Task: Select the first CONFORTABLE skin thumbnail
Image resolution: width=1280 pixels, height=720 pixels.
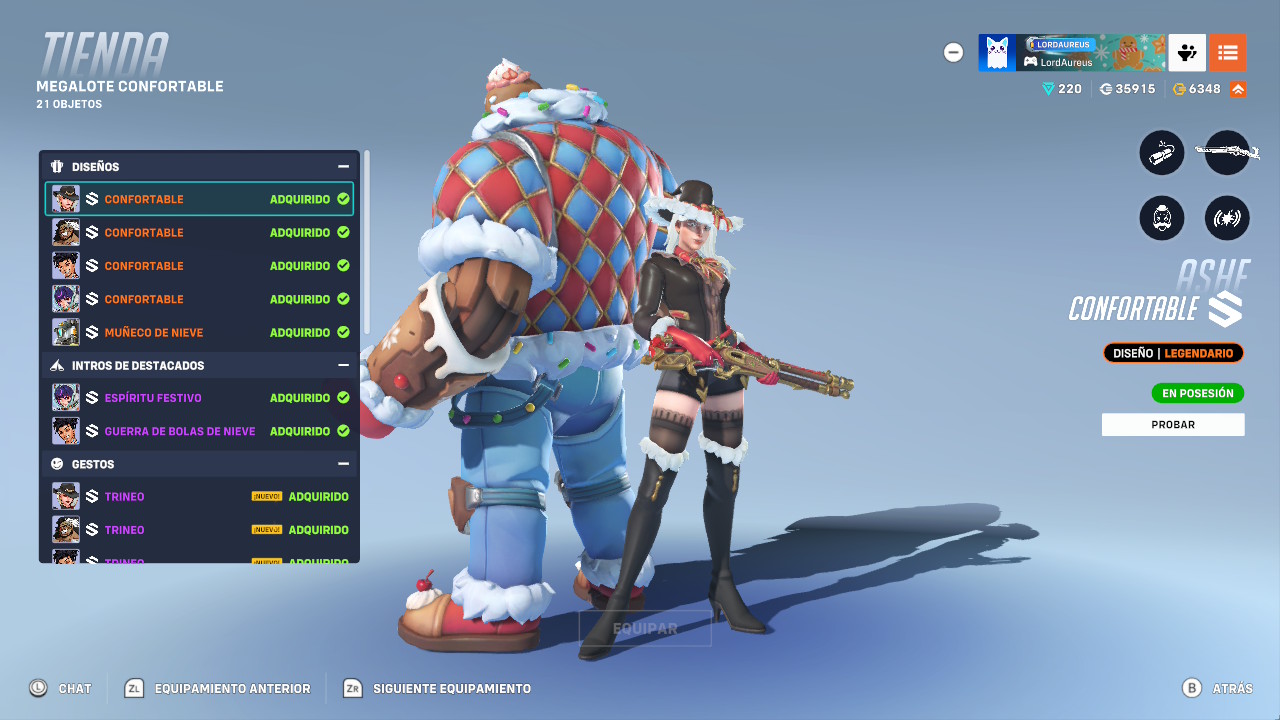Action: (65, 198)
